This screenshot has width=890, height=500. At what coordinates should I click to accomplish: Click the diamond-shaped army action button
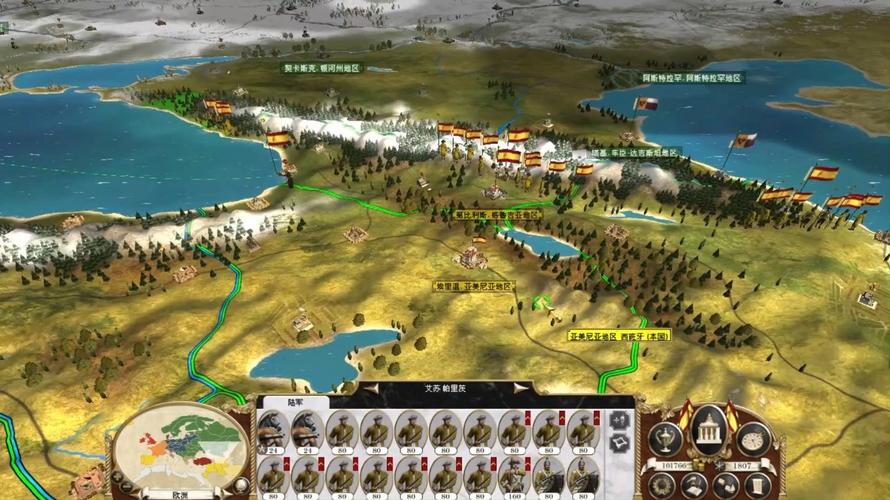pyautogui.click(x=620, y=443)
